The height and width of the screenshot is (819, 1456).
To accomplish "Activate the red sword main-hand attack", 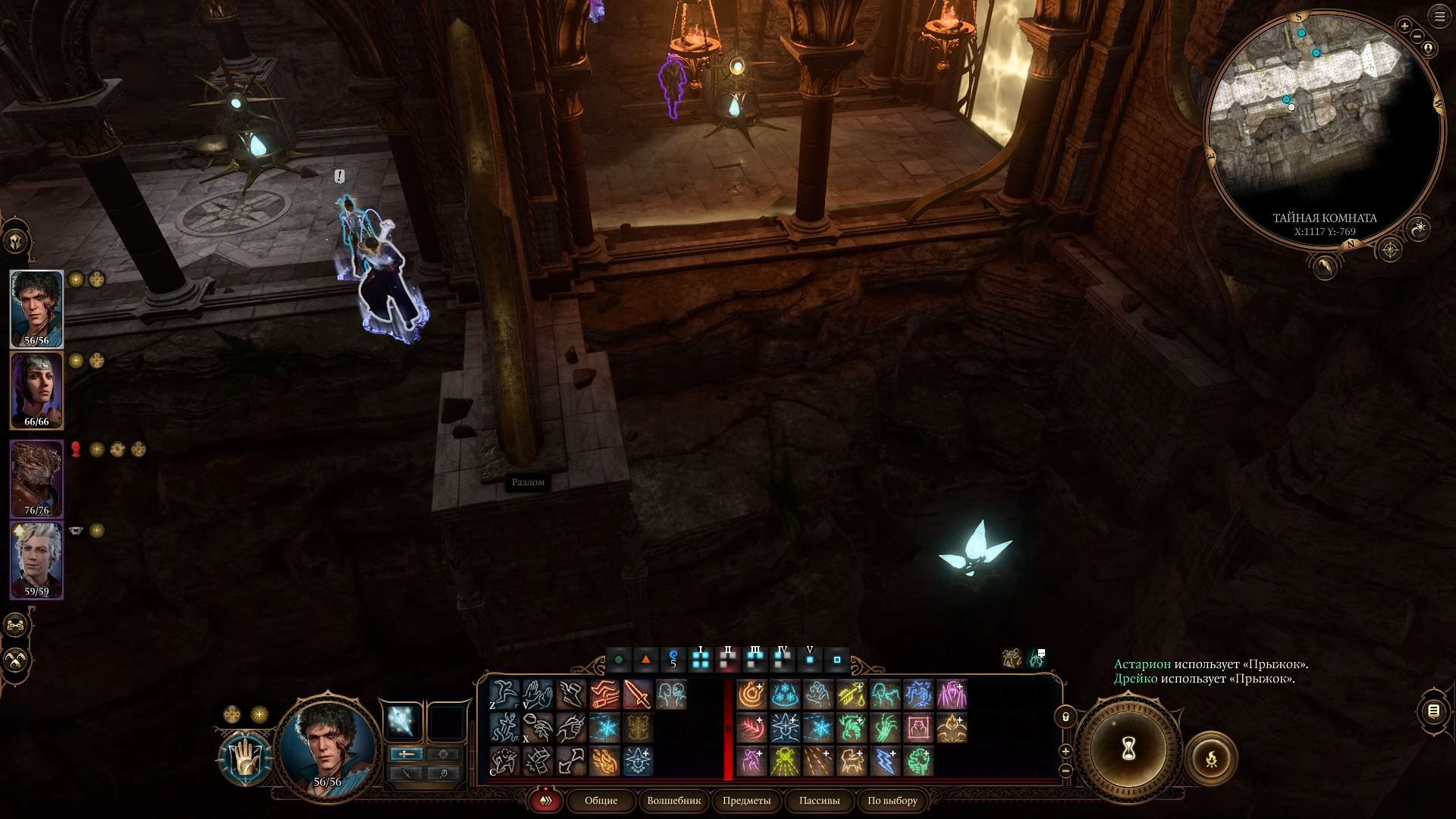I will coord(638,695).
